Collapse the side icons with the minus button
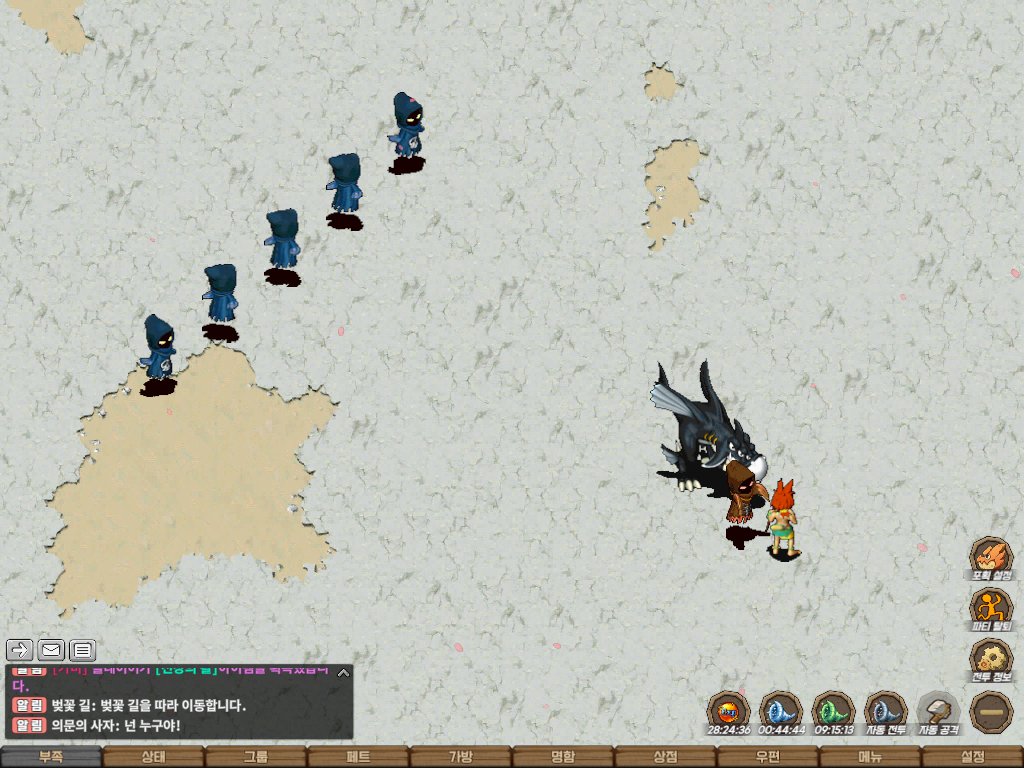Screen dimensions: 1024x768 pos(991,712)
